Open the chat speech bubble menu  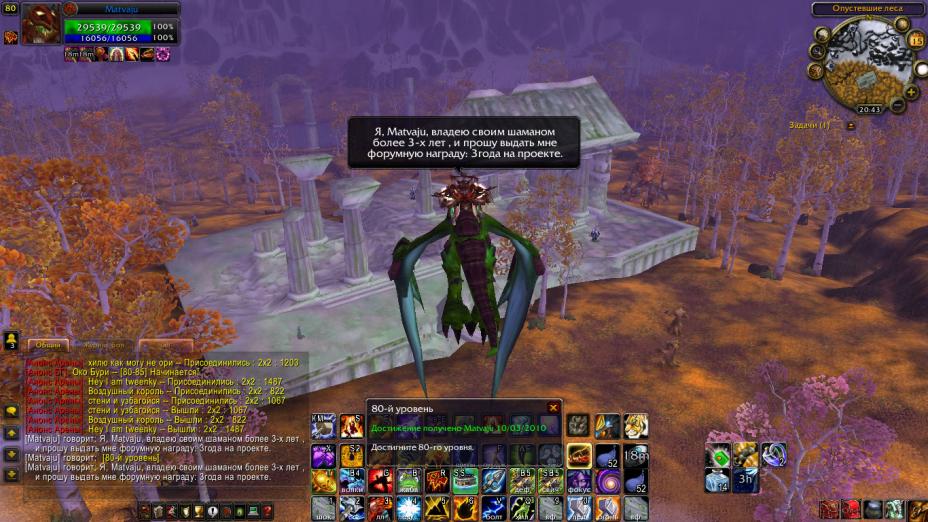click(x=11, y=410)
